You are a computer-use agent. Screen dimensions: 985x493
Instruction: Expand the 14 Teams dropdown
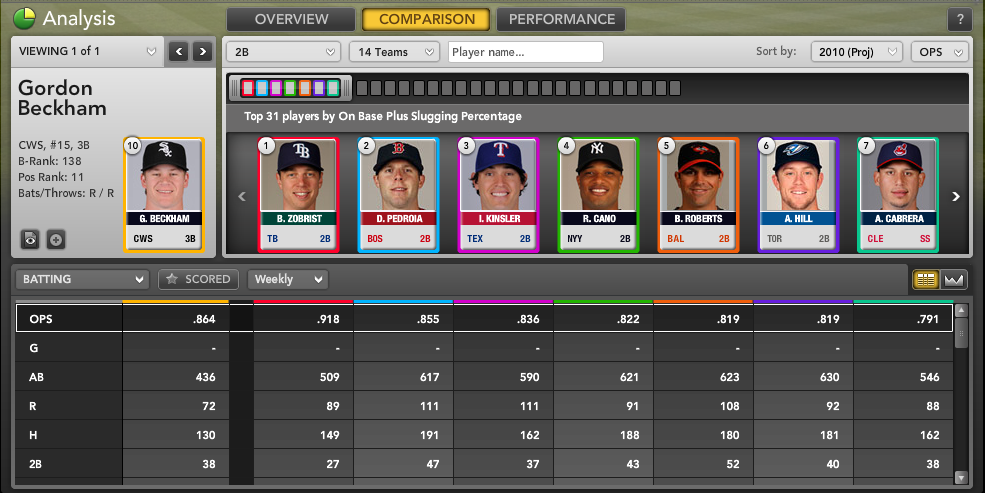[x=394, y=52]
